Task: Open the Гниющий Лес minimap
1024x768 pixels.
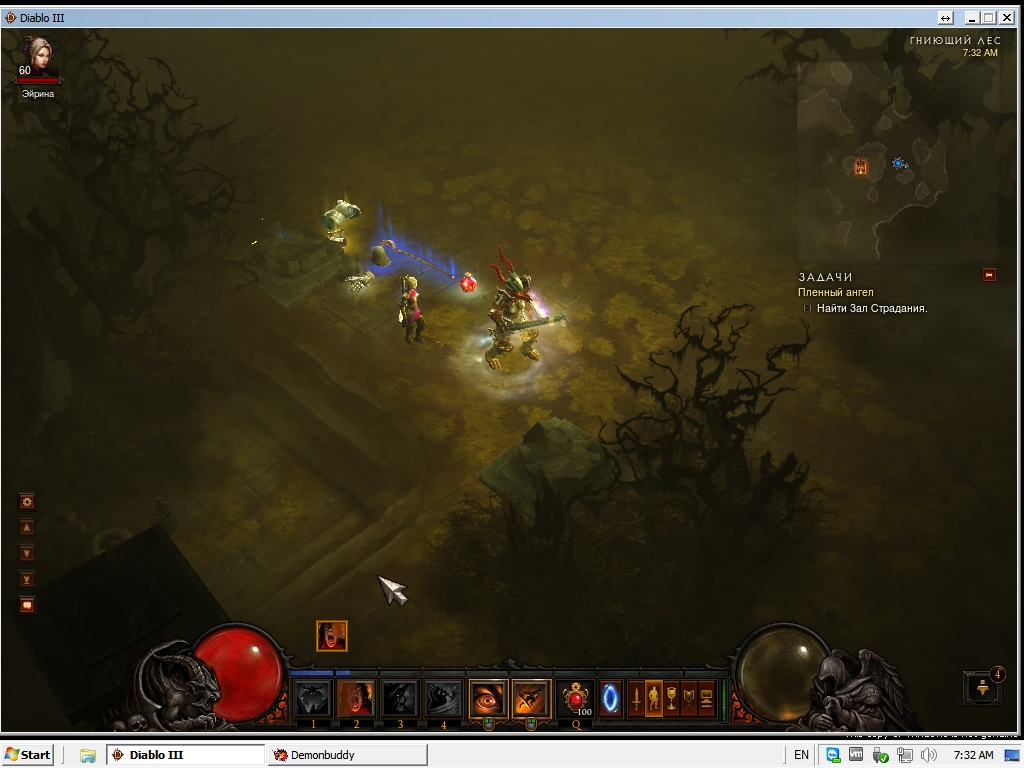Action: [x=899, y=160]
